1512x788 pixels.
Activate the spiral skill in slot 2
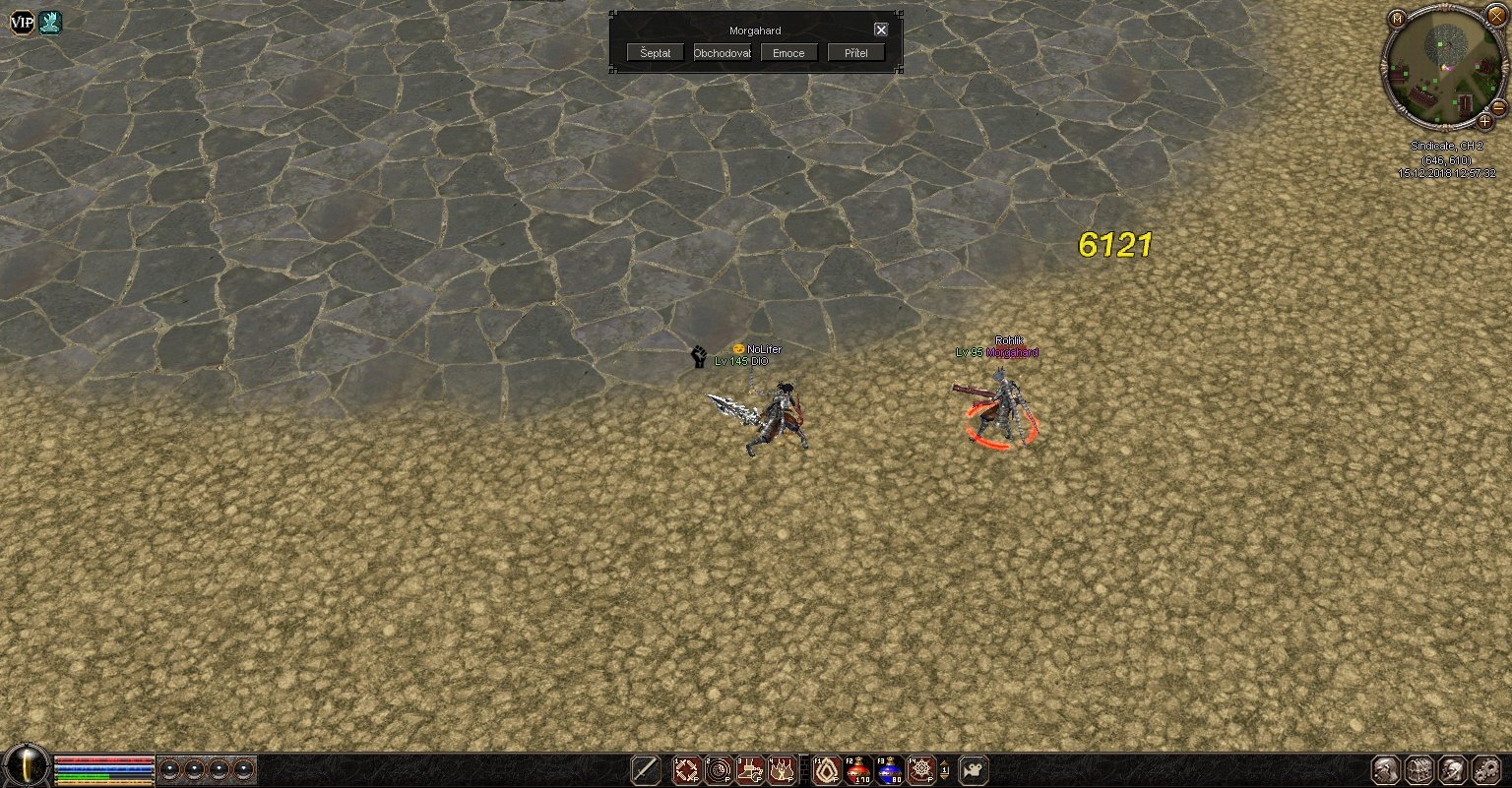[719, 770]
